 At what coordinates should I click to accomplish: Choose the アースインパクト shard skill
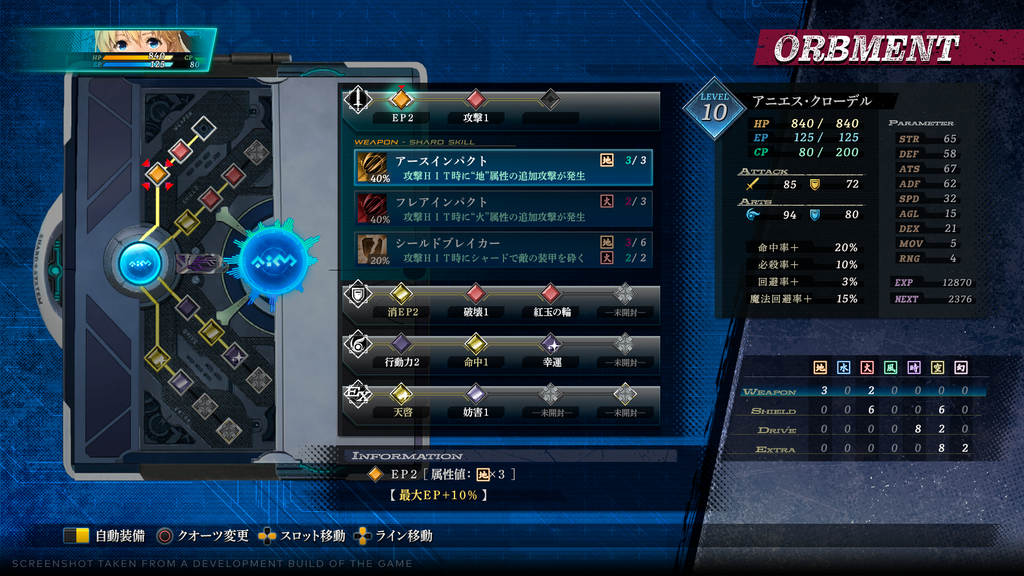[x=503, y=167]
